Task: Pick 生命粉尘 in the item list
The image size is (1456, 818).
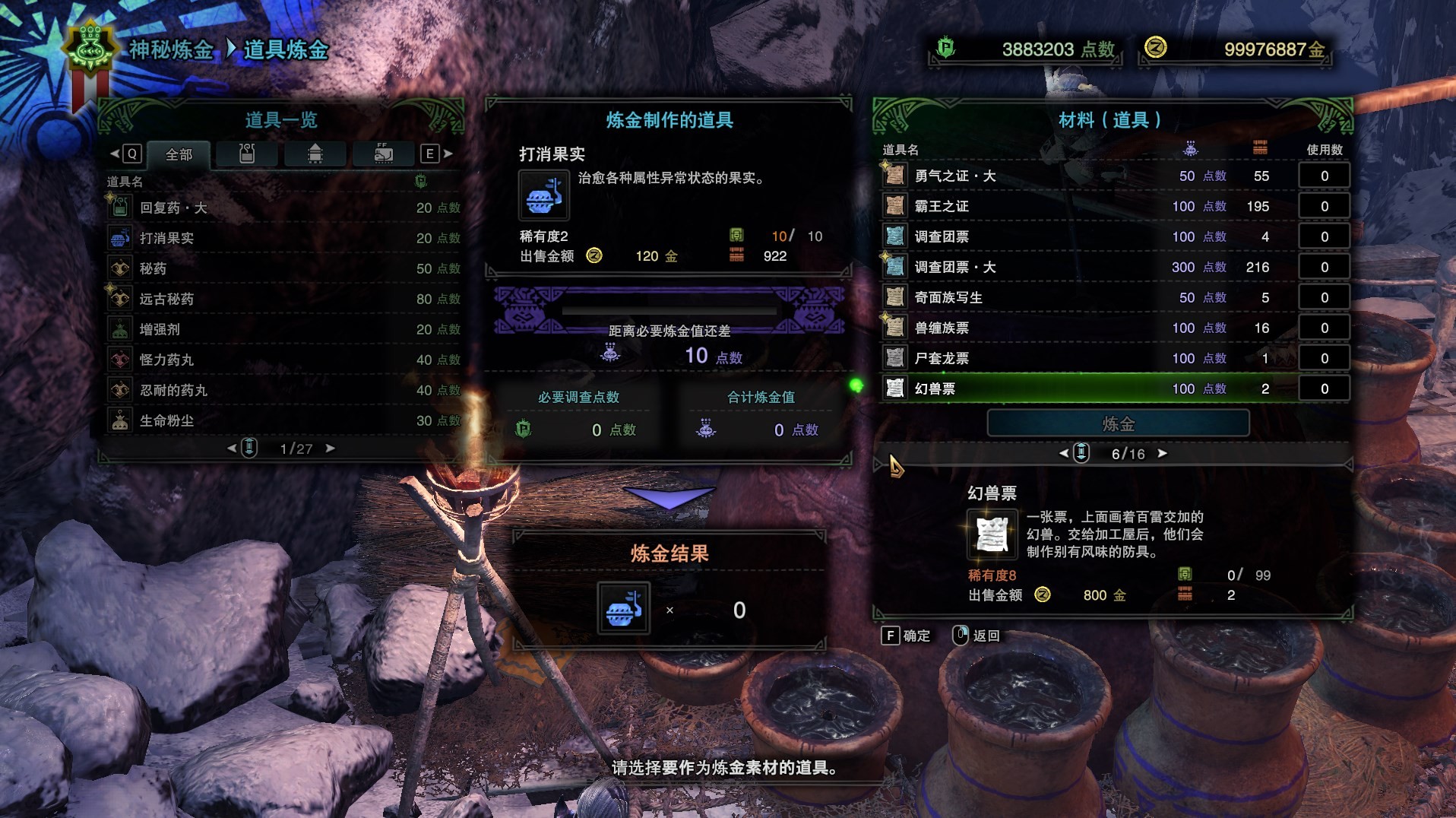Action: (x=283, y=420)
